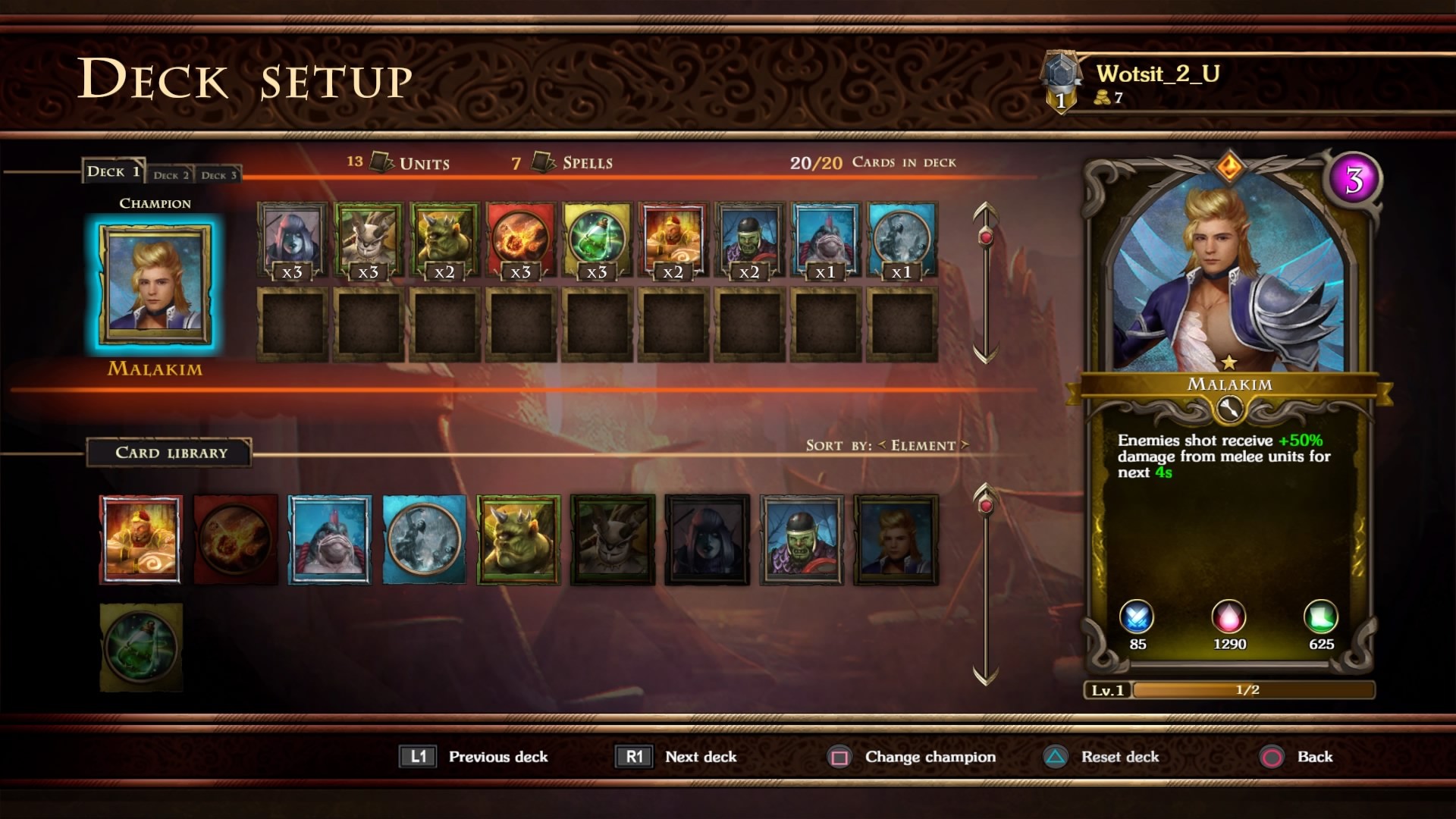Select the x3 horned beast deck card
1456x819 pixels.
tap(369, 240)
